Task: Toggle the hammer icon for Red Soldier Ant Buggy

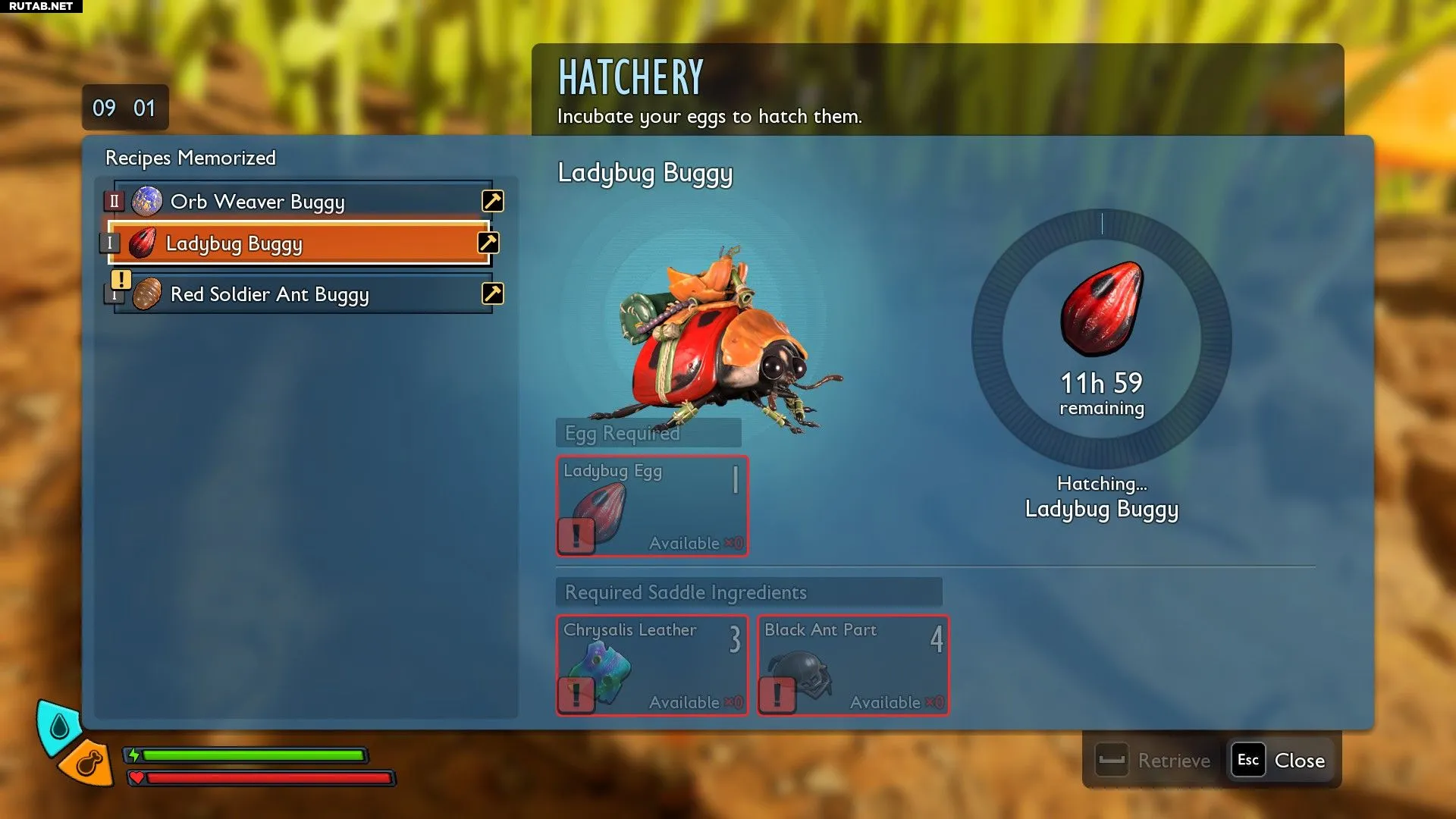Action: point(493,293)
